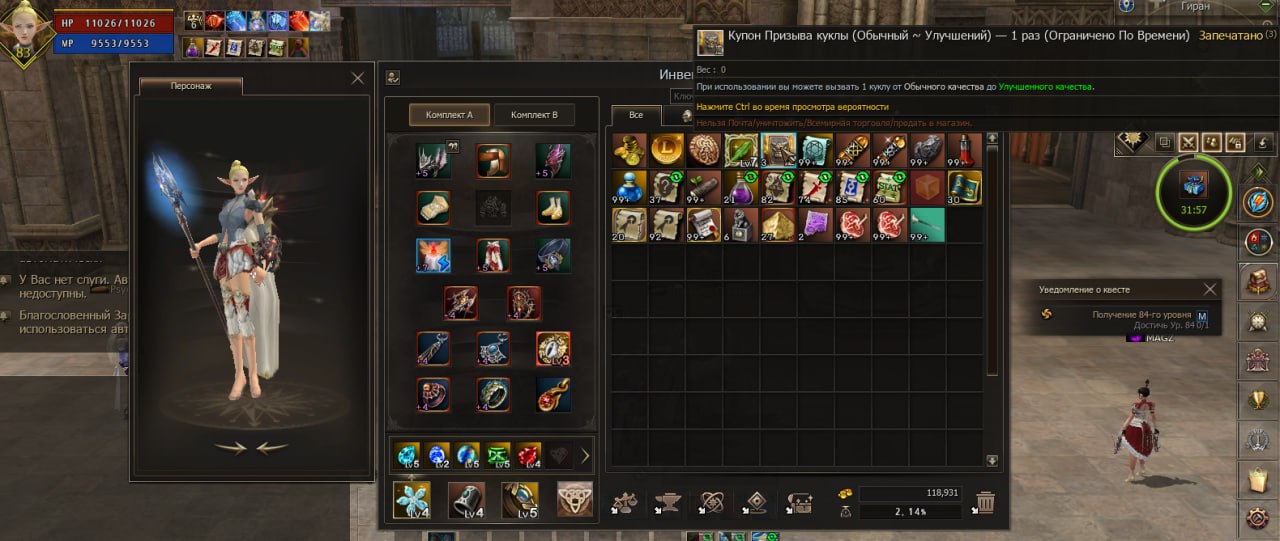Viewport: 1280px width, 541px height.
Task: Switch to equipment set Комплект B
Action: (x=534, y=115)
